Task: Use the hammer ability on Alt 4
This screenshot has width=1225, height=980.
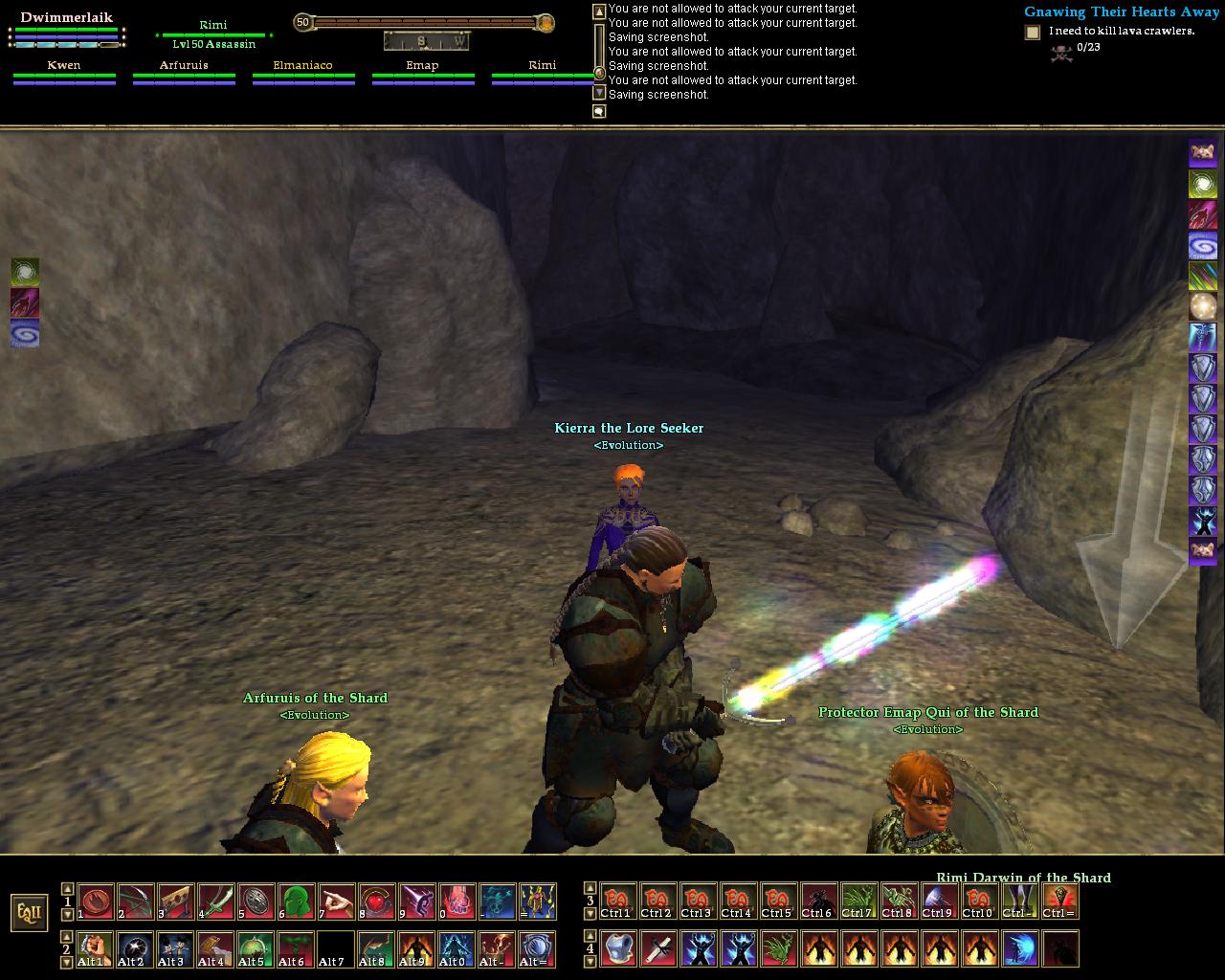Action: pyautogui.click(x=215, y=948)
